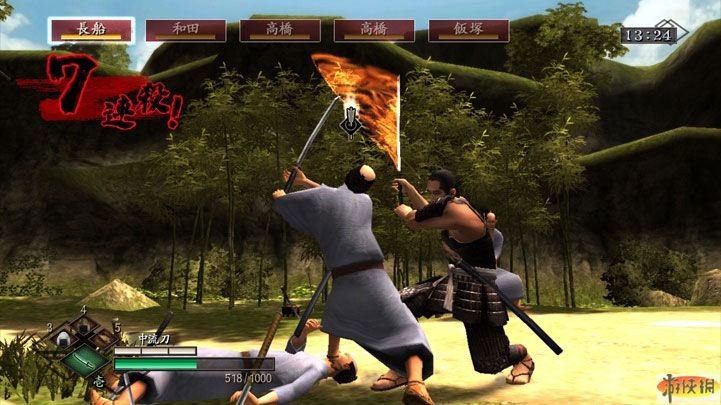Choose the 和田 enemy name panel
The width and height of the screenshot is (721, 405).
185,30
